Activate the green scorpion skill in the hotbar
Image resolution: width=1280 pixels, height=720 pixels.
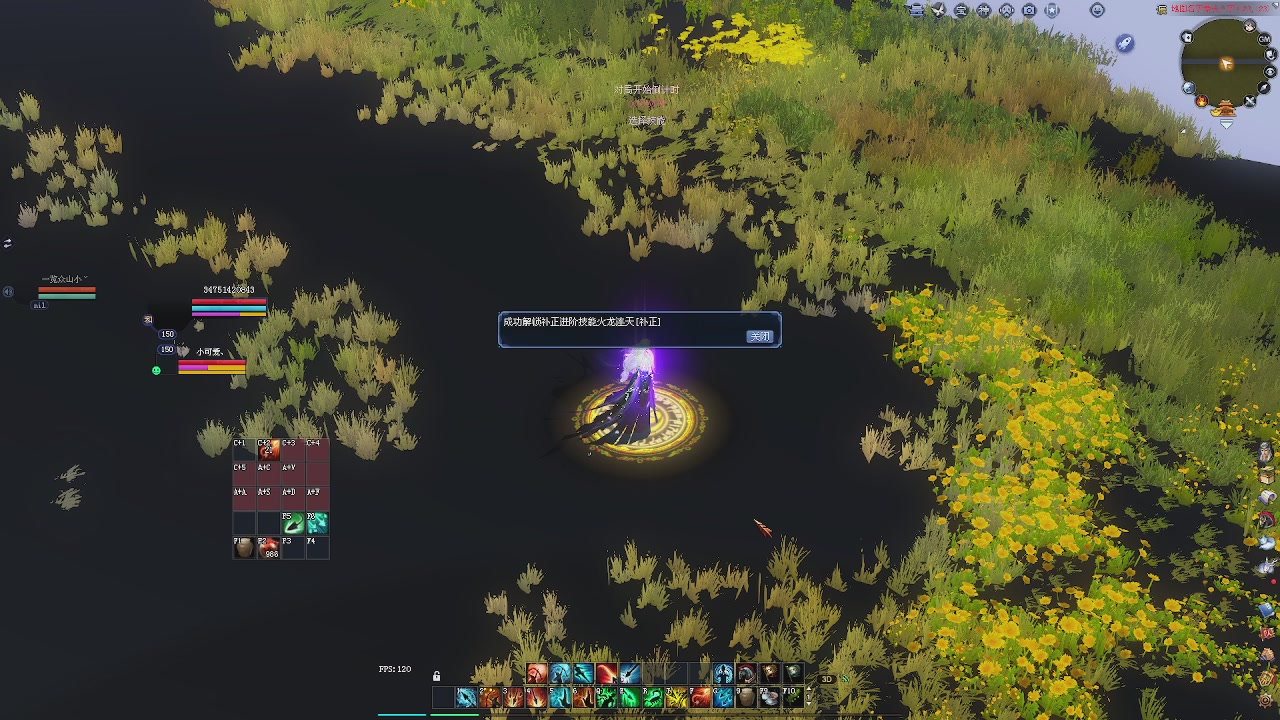point(654,697)
